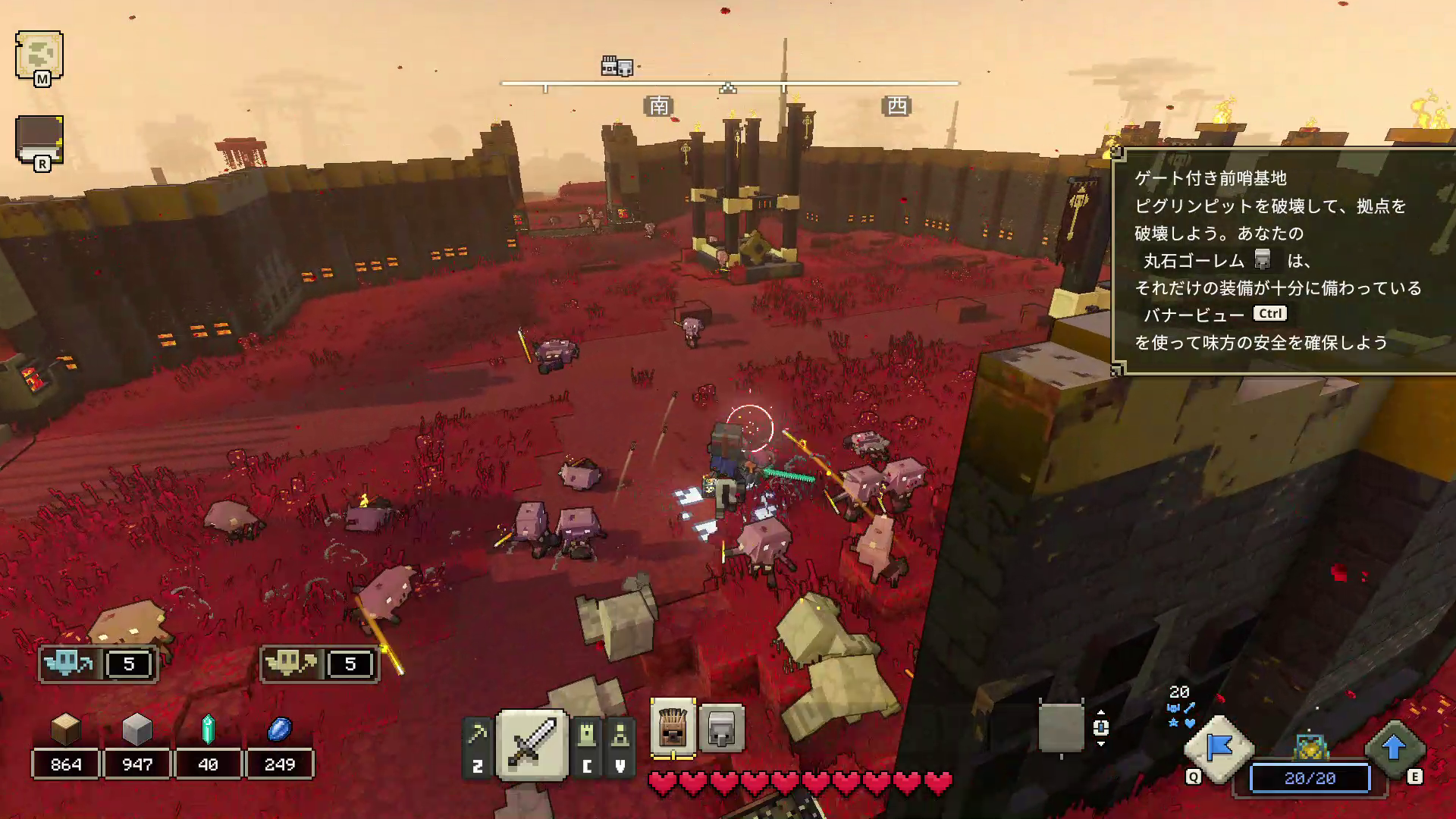The width and height of the screenshot is (1456, 819).
Task: Click the blue lapis resource icon
Action: (x=280, y=730)
